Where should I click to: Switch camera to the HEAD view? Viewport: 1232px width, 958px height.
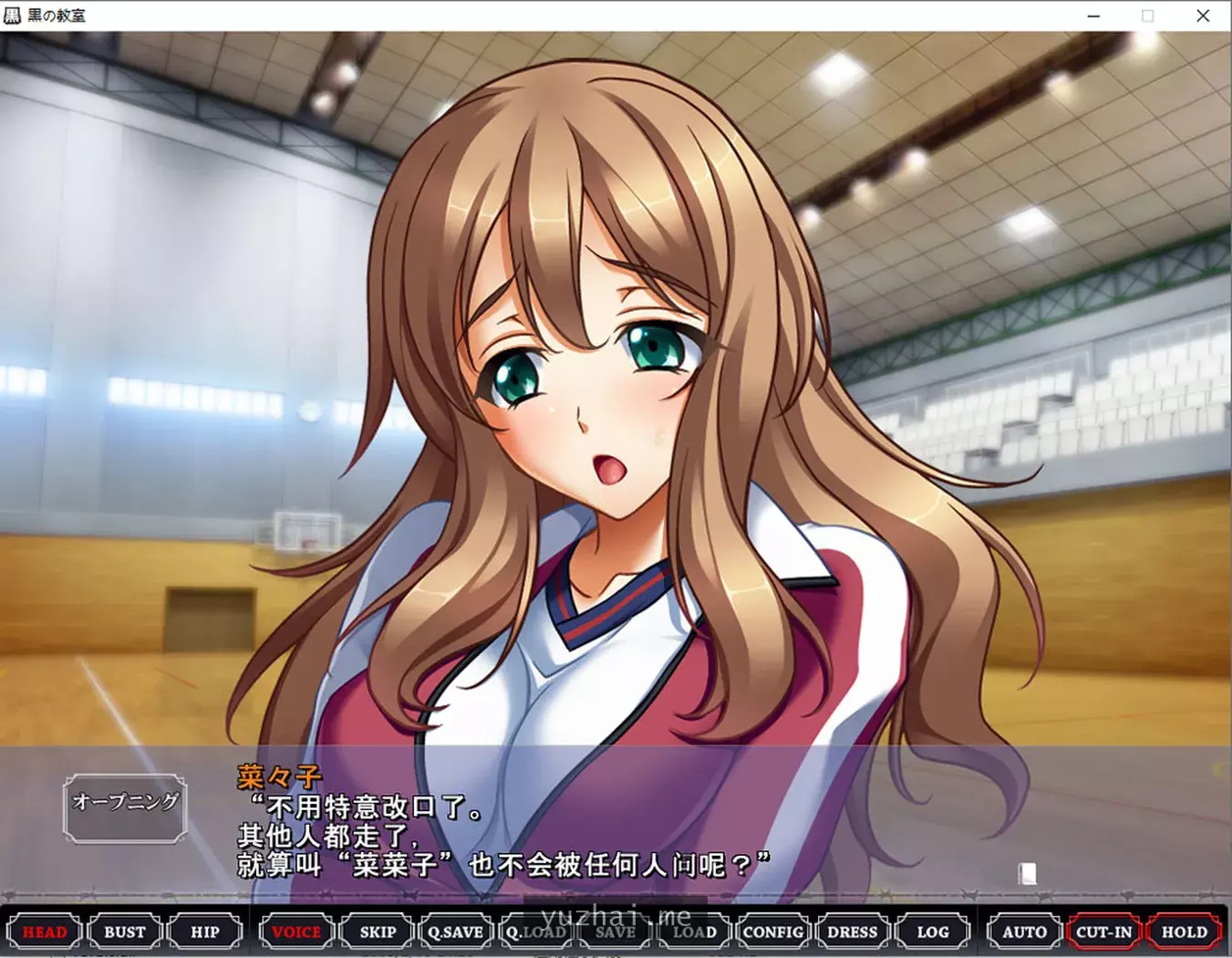(46, 932)
